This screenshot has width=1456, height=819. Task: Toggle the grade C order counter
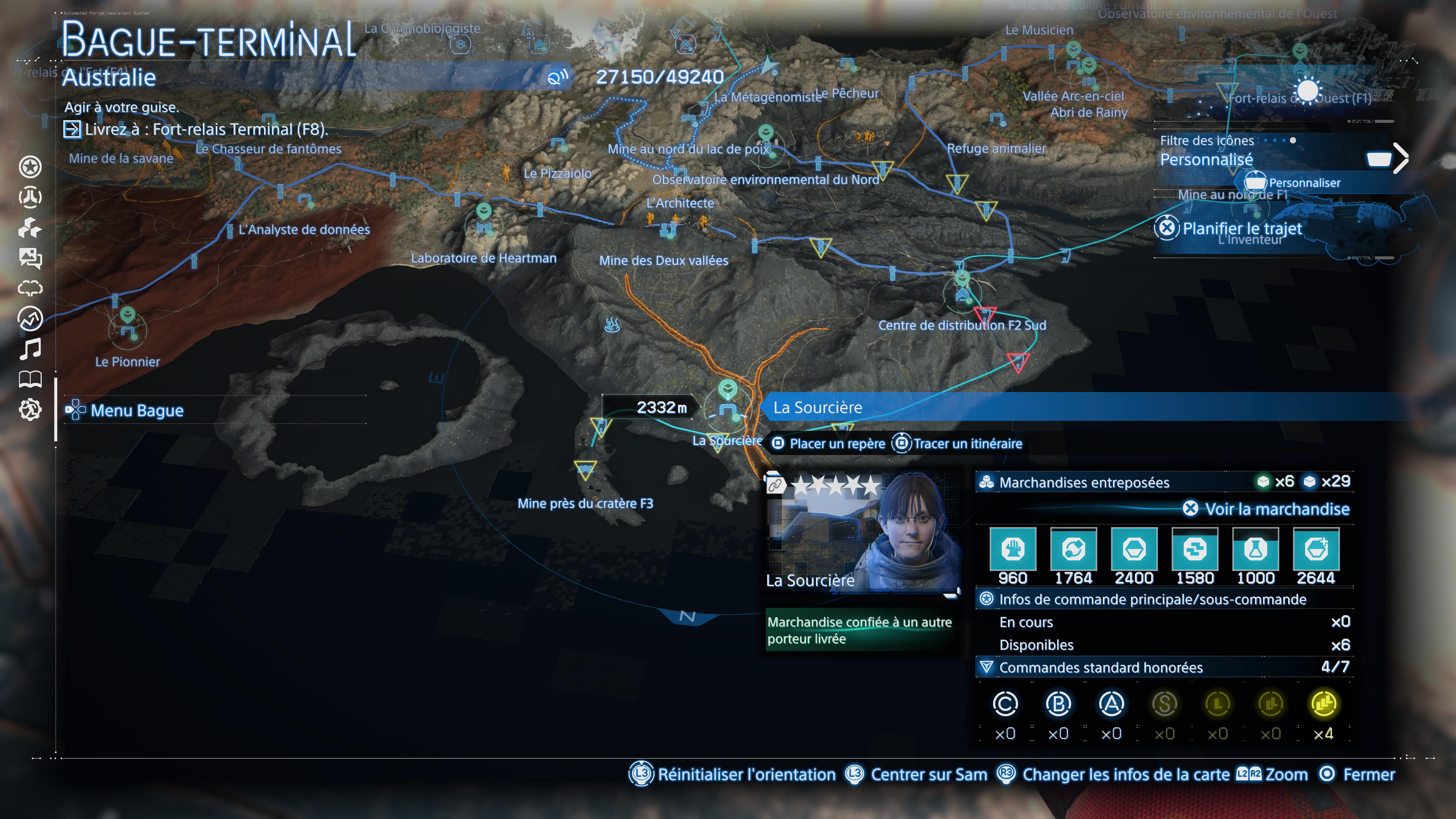coord(1006,705)
